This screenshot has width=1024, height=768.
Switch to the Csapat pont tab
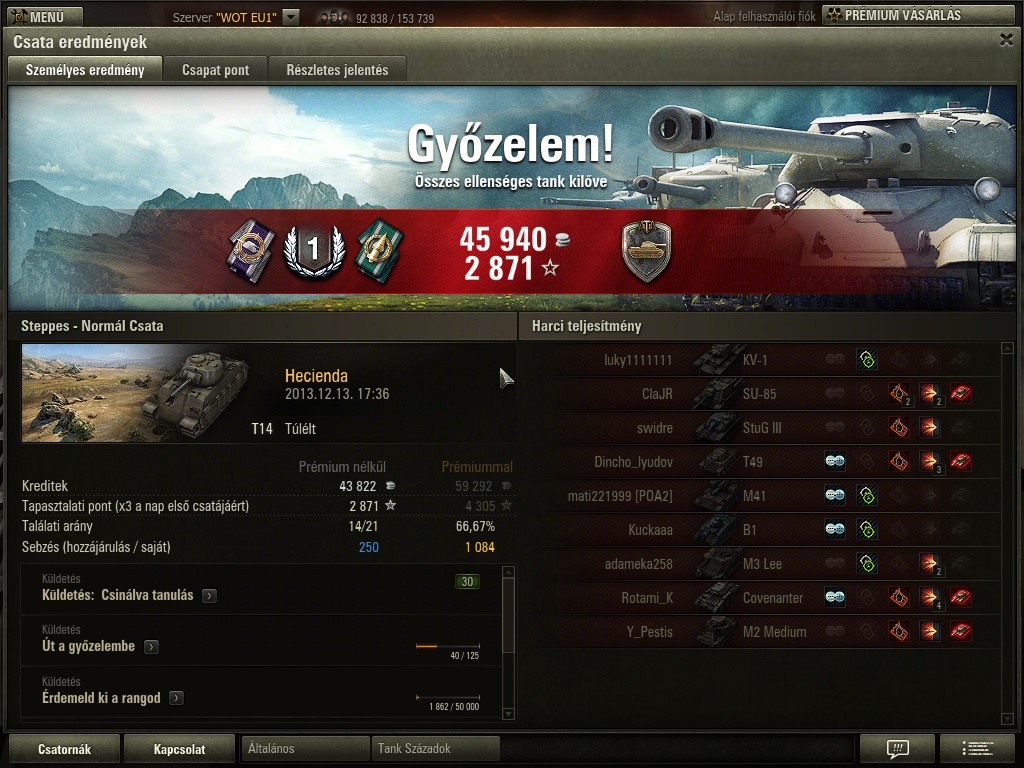coord(215,70)
